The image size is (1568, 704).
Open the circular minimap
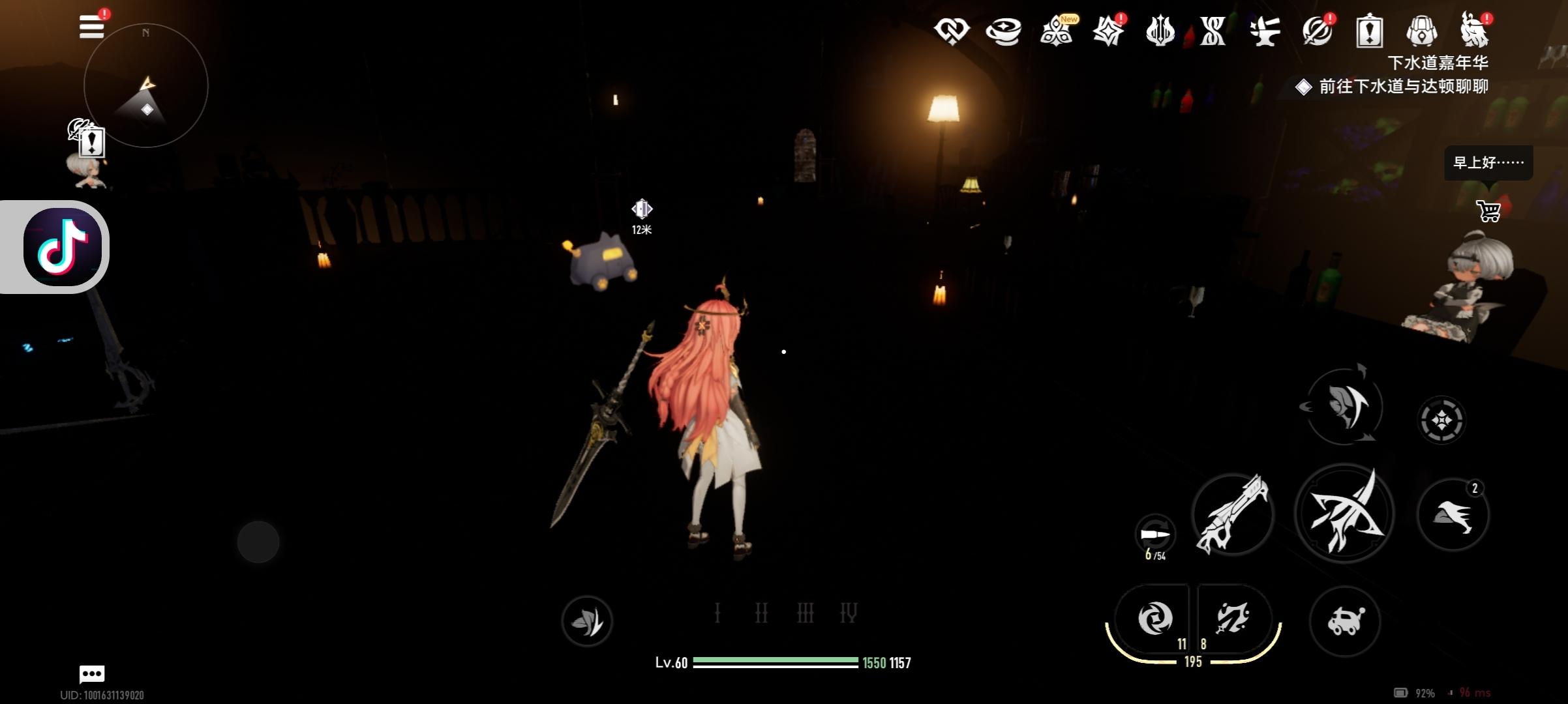point(146,85)
